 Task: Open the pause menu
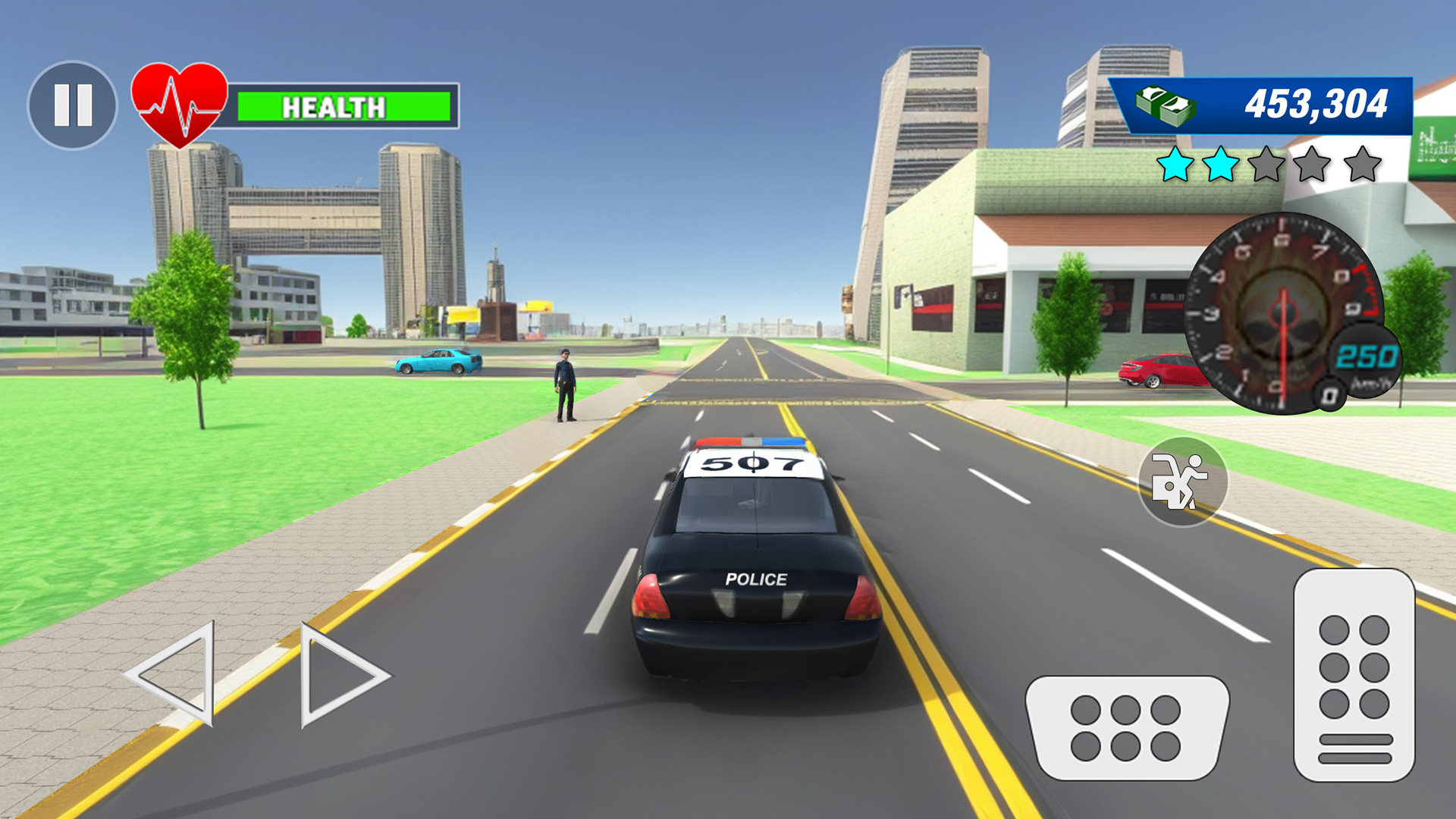pos(74,104)
